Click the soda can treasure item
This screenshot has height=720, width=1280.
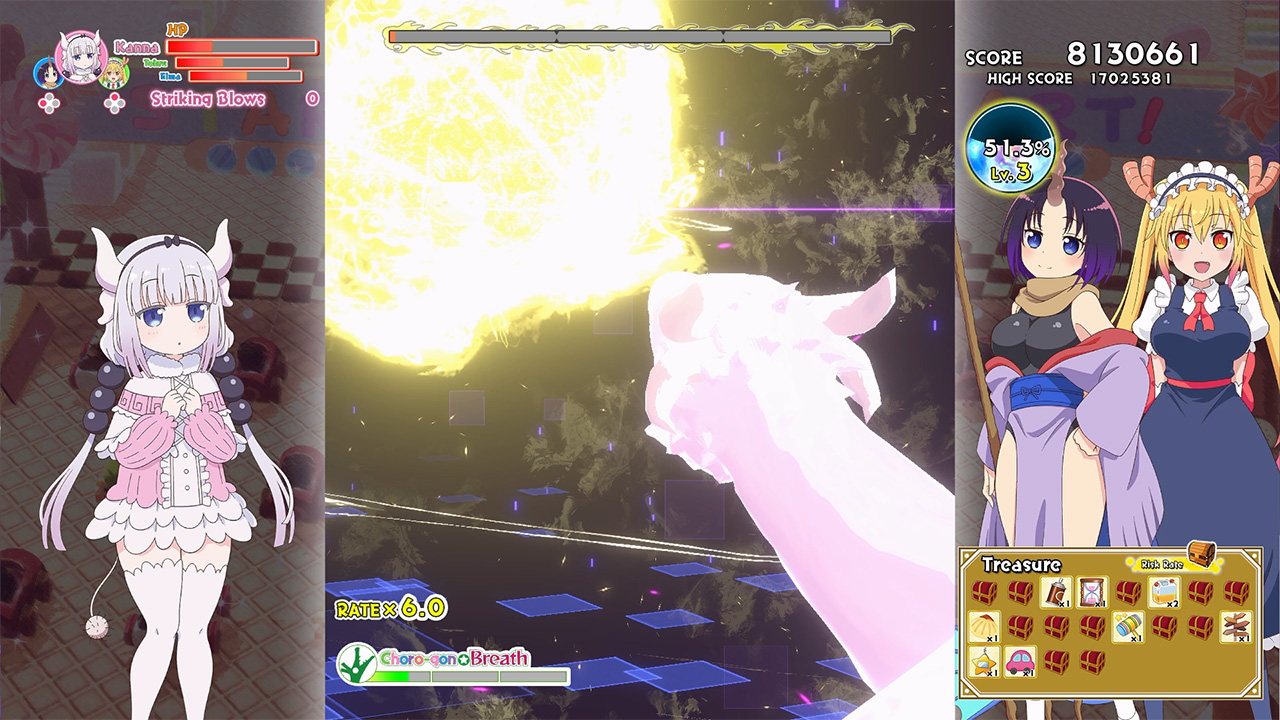pos(1056,592)
